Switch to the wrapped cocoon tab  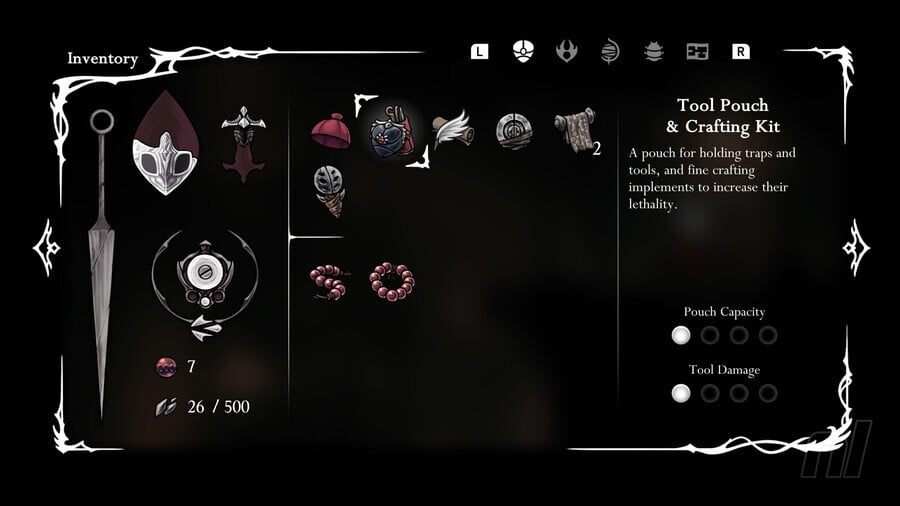coord(610,51)
